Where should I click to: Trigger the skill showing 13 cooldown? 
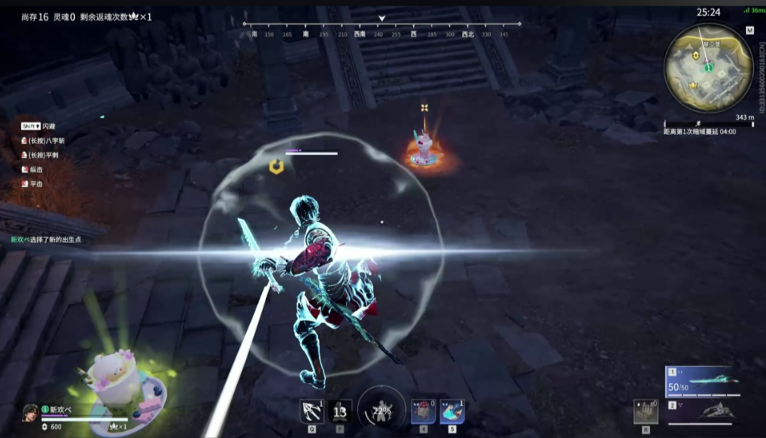click(340, 410)
